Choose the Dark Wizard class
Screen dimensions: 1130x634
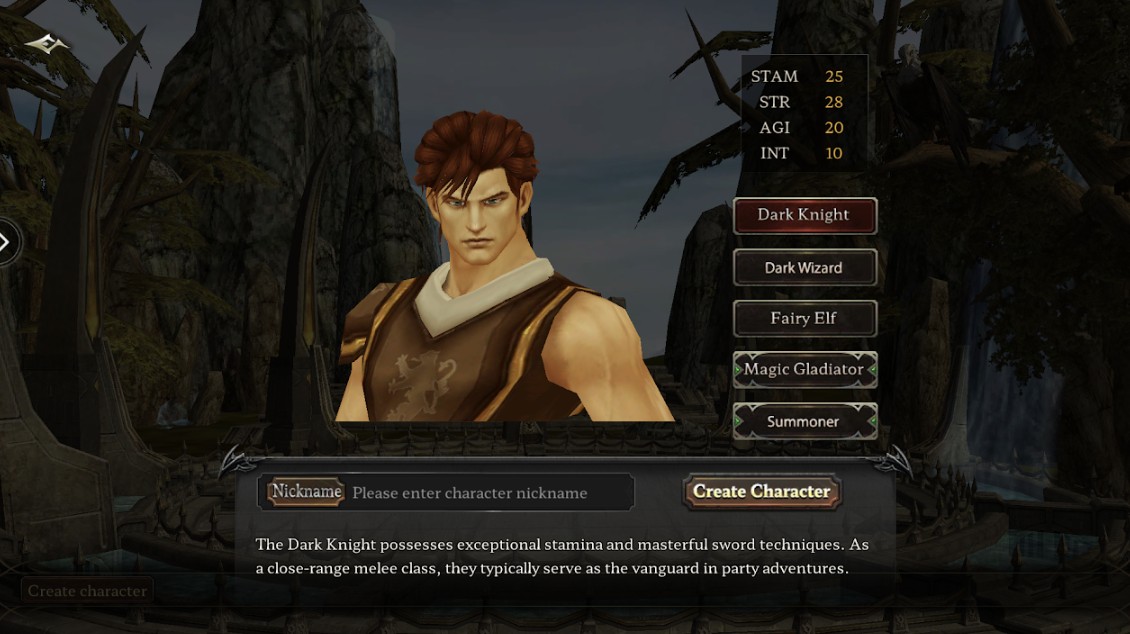pyautogui.click(x=804, y=268)
